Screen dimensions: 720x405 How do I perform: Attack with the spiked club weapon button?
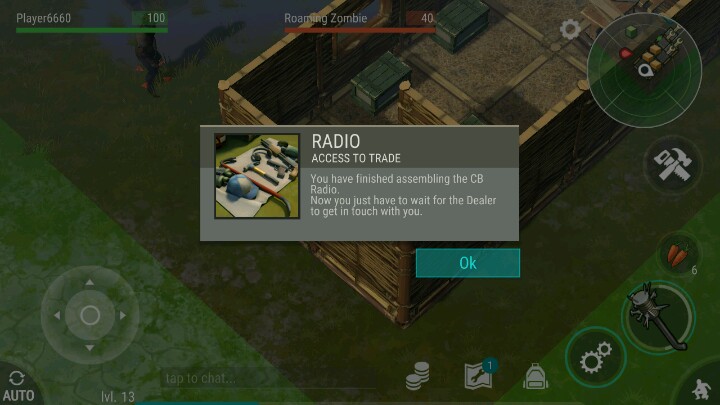tap(659, 314)
